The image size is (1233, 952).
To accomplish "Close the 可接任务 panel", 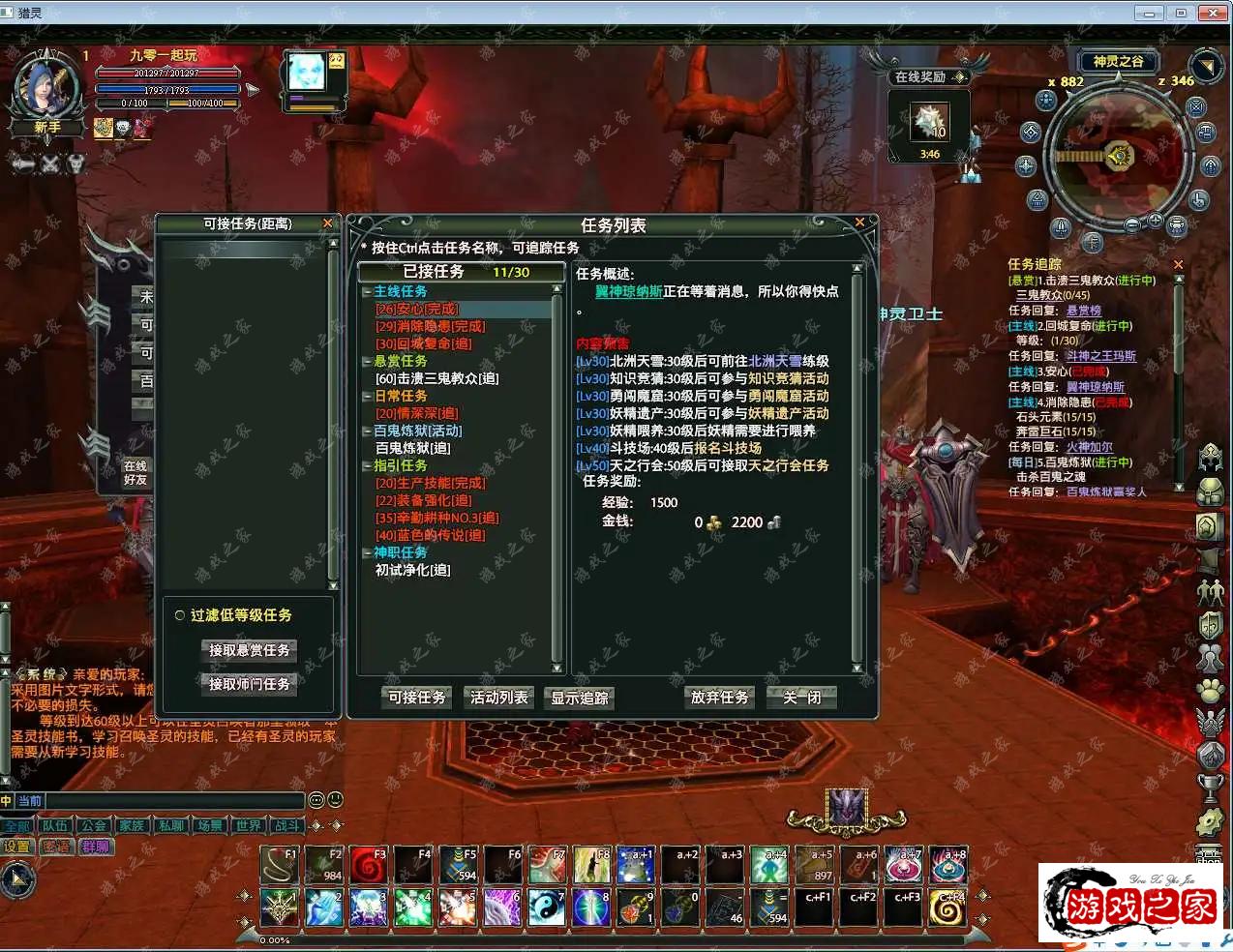I will 327,223.
